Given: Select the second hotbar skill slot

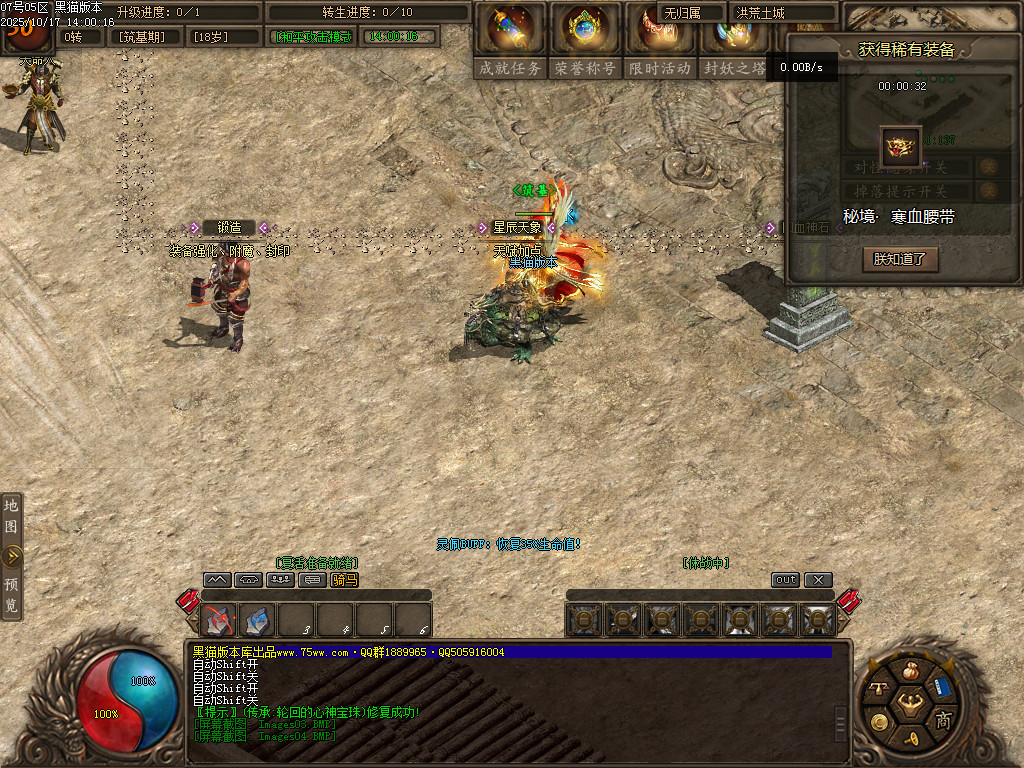Looking at the screenshot, I should pyautogui.click(x=258, y=621).
